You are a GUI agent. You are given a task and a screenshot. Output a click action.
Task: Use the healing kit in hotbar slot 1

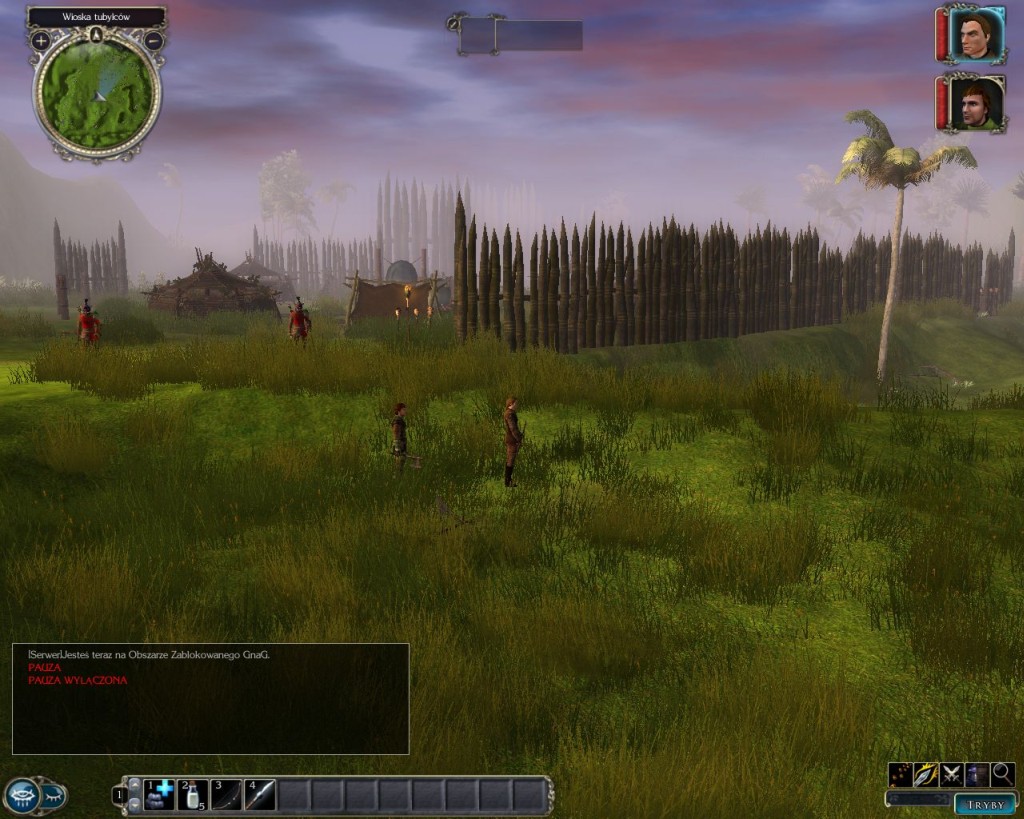[x=159, y=795]
